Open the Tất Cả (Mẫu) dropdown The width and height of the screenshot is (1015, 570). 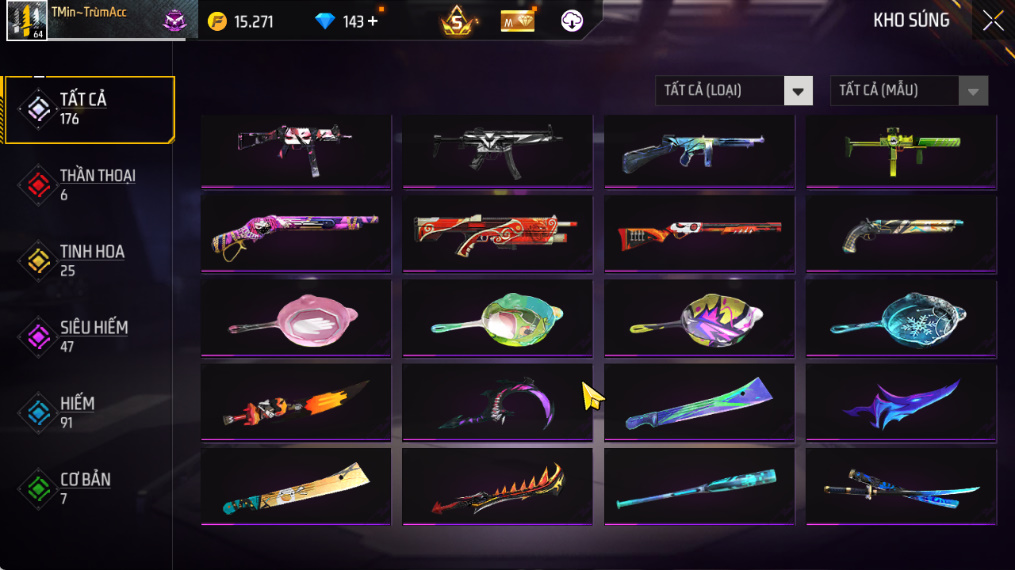coord(908,91)
